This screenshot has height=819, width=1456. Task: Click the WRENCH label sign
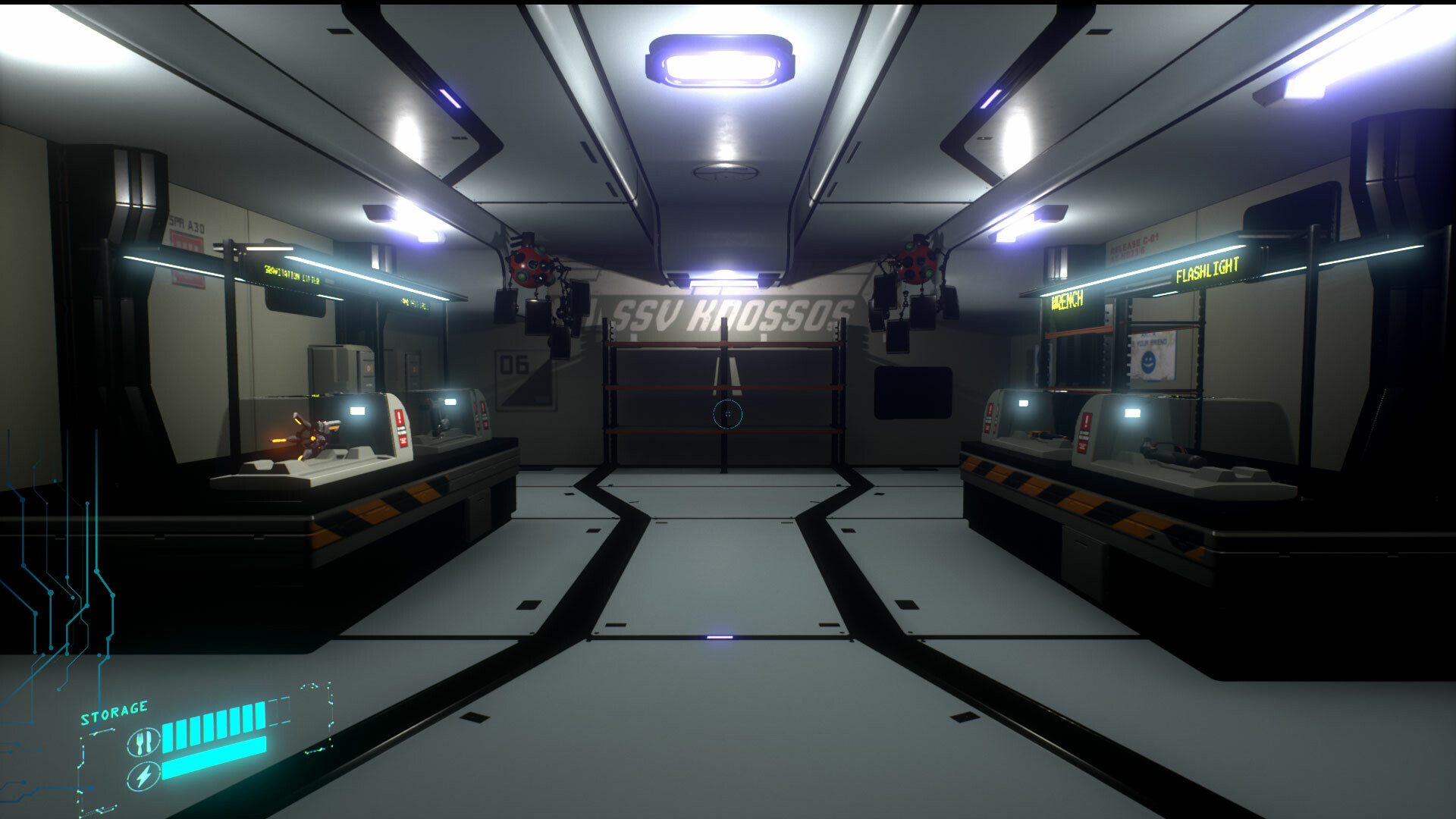(x=1066, y=299)
